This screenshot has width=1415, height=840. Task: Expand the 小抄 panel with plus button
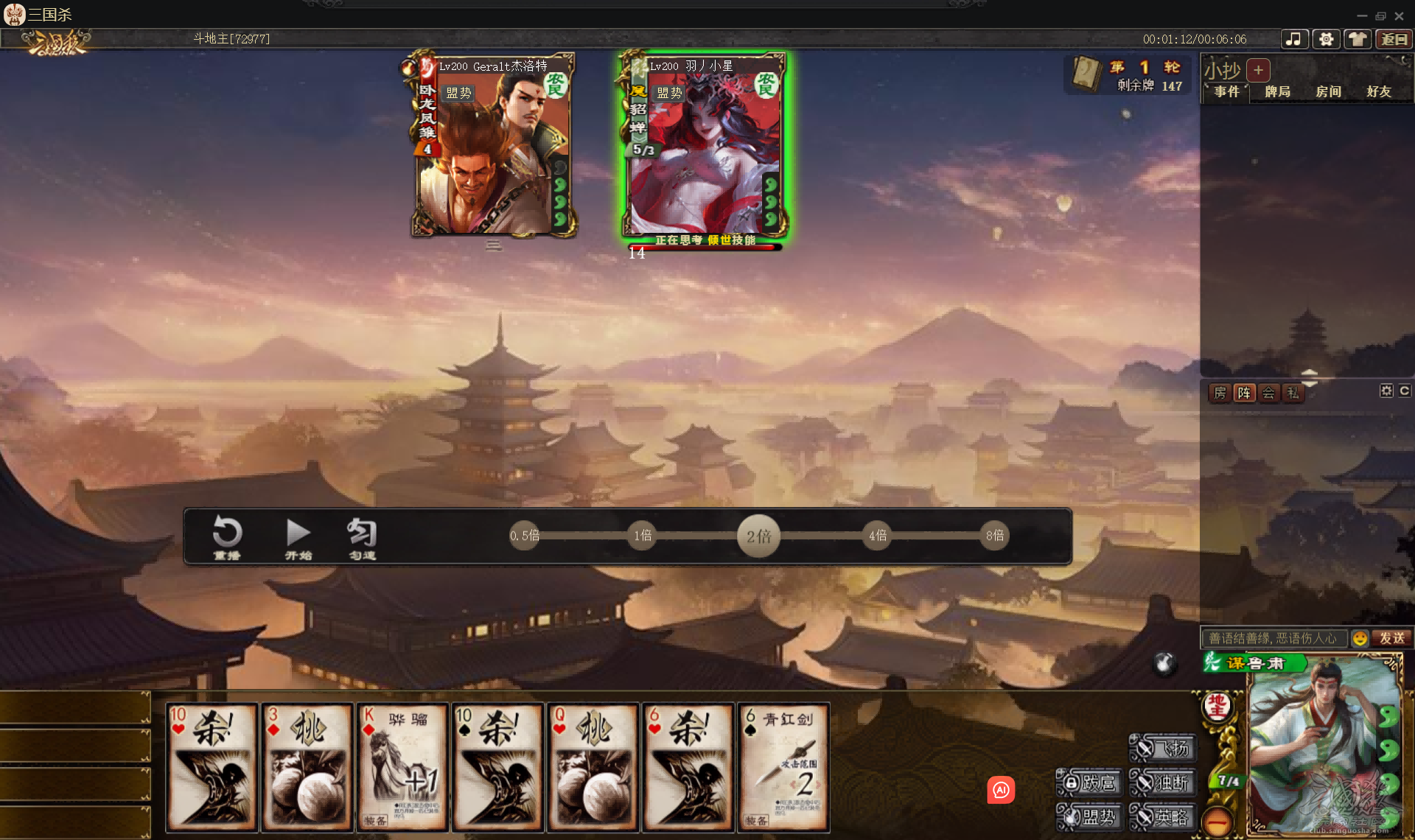(x=1258, y=70)
